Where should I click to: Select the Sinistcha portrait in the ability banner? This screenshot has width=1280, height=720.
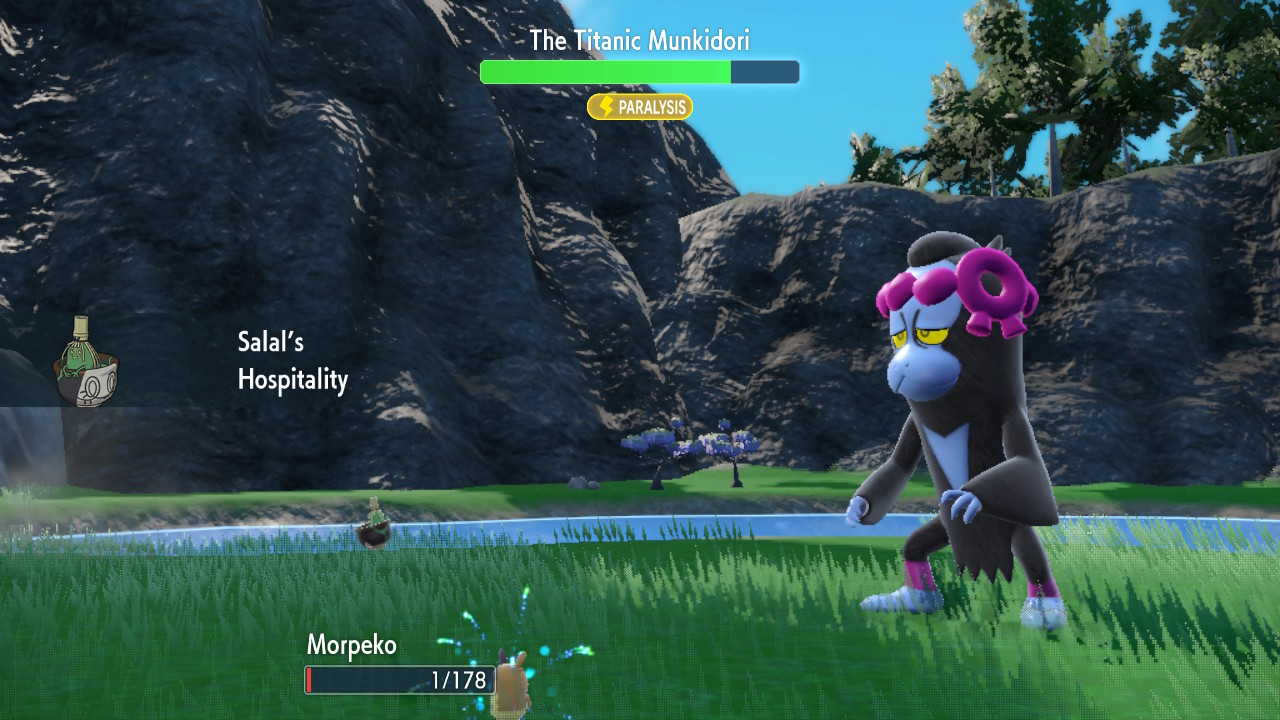86,362
